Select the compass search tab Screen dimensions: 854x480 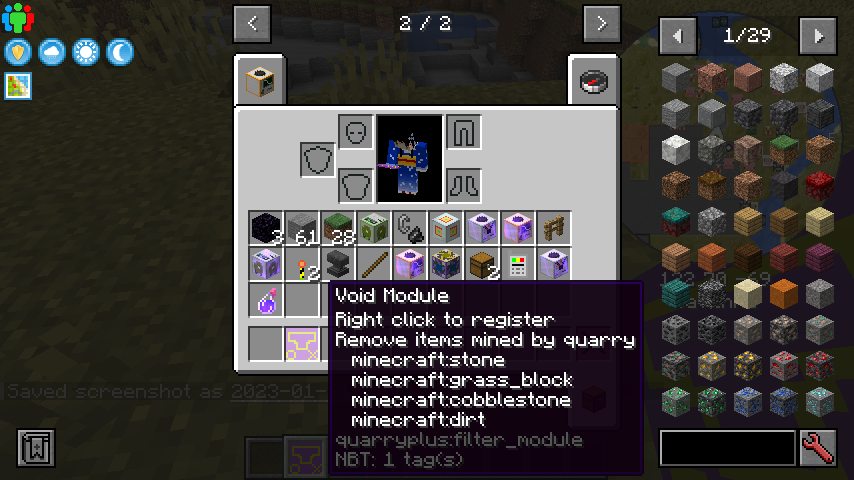592,81
